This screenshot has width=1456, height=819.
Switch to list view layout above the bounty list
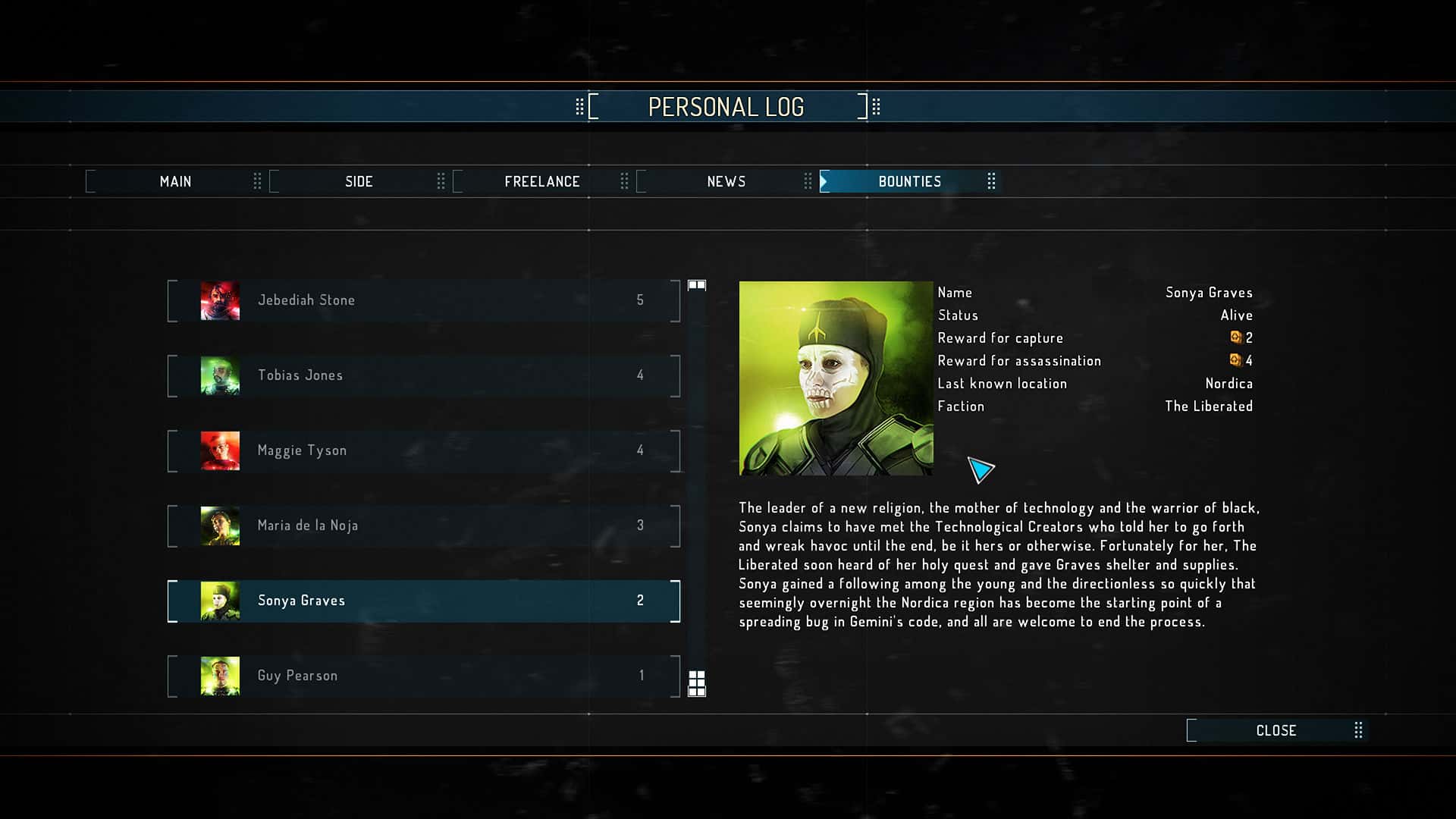[x=697, y=284]
